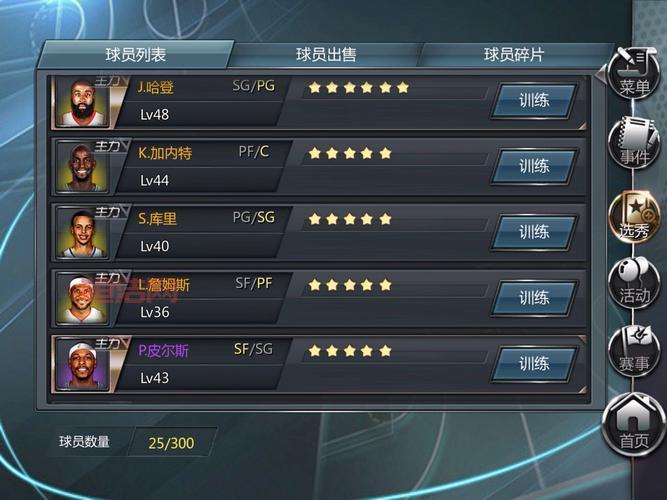Train J.哈登 with the 训练 button
This screenshot has width=667, height=500.
[x=534, y=101]
